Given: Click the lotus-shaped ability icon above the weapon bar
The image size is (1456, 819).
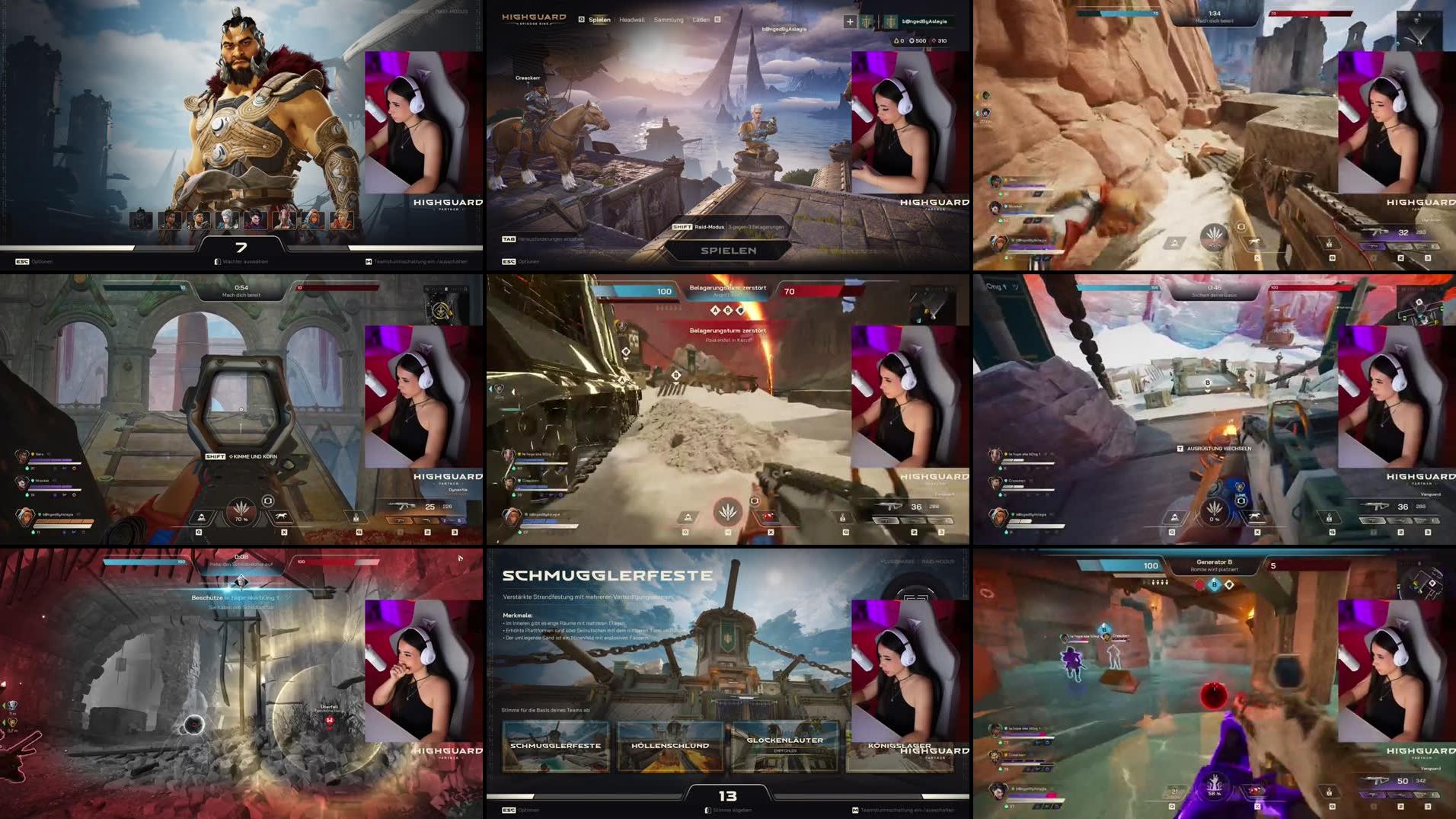Looking at the screenshot, I should tap(727, 511).
